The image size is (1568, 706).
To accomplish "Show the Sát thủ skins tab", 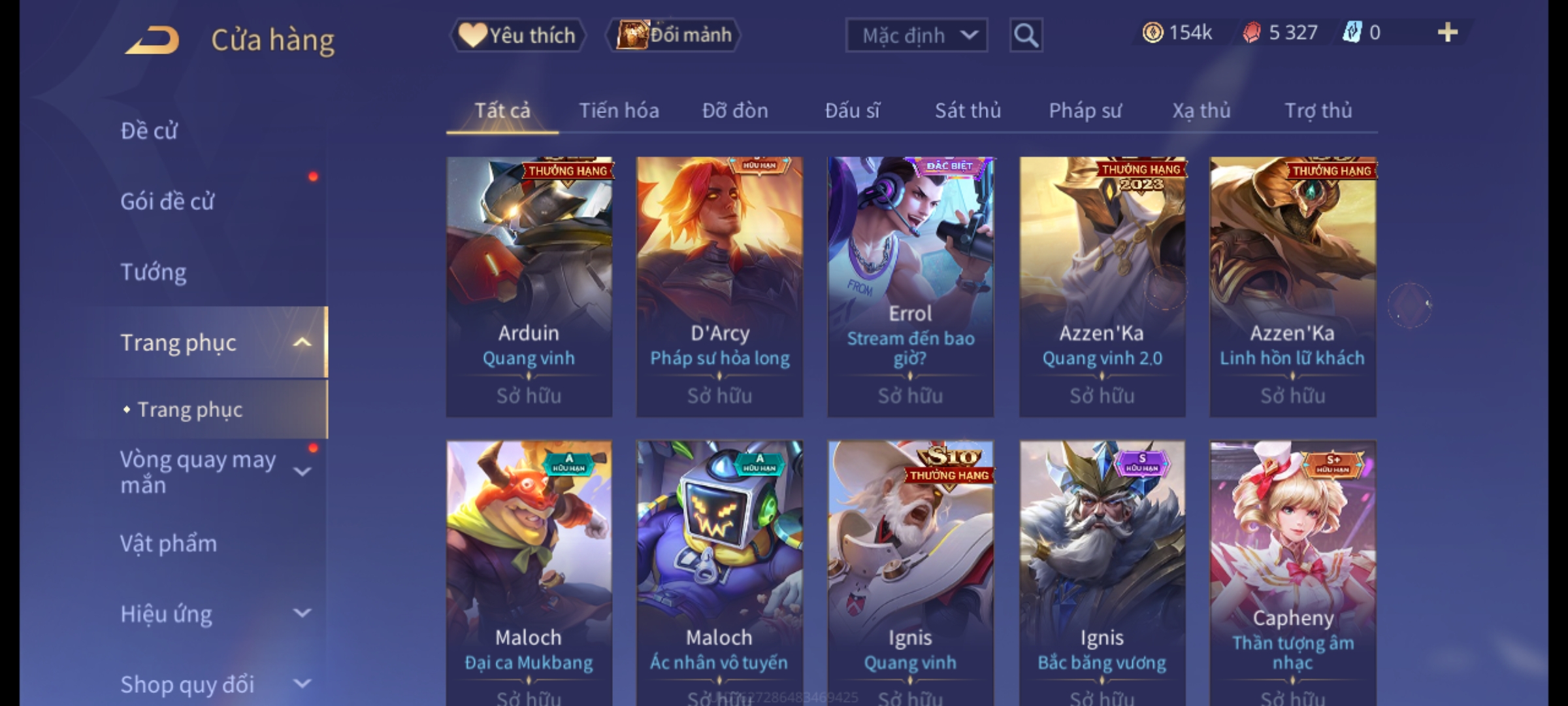I will pos(968,110).
